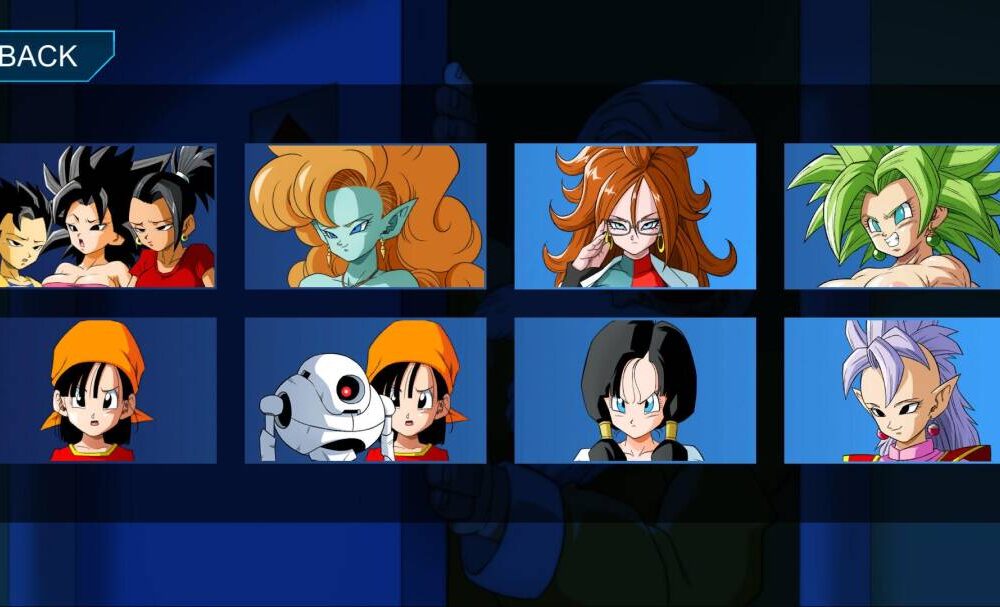The height and width of the screenshot is (607, 1000).
Task: Choose the lavender-haired pointed-ear character tile
Action: point(892,390)
